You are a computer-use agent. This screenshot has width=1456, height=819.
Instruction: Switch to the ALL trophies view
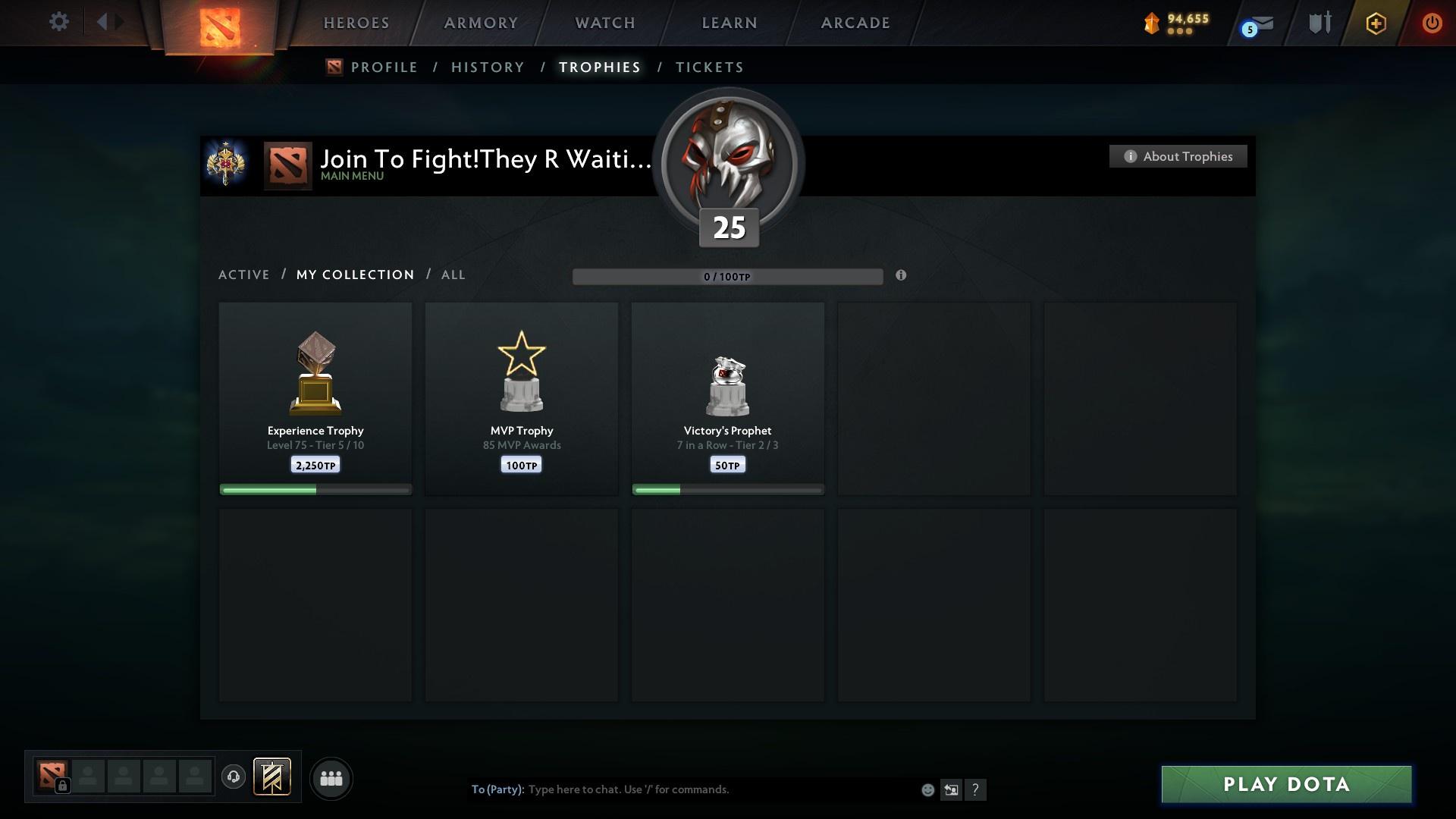(x=453, y=275)
